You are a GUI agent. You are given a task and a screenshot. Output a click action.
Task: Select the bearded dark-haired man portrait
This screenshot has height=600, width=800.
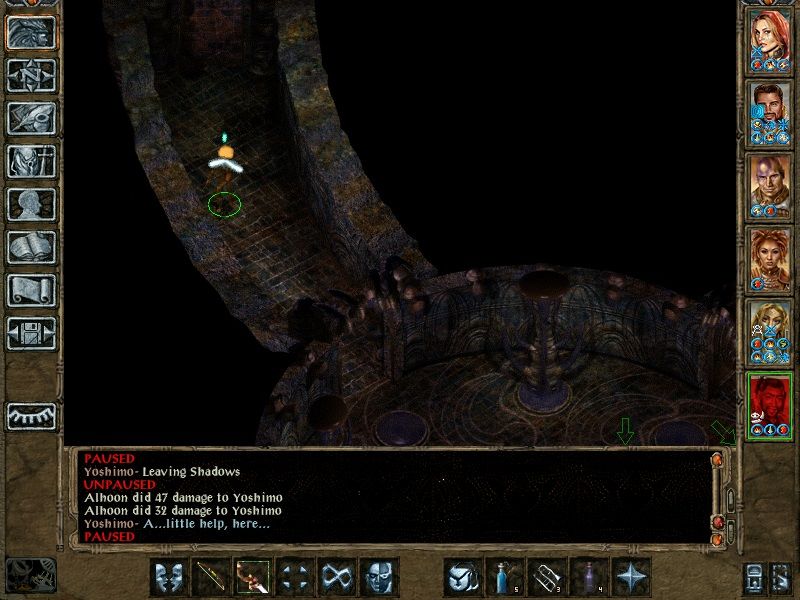click(x=770, y=111)
